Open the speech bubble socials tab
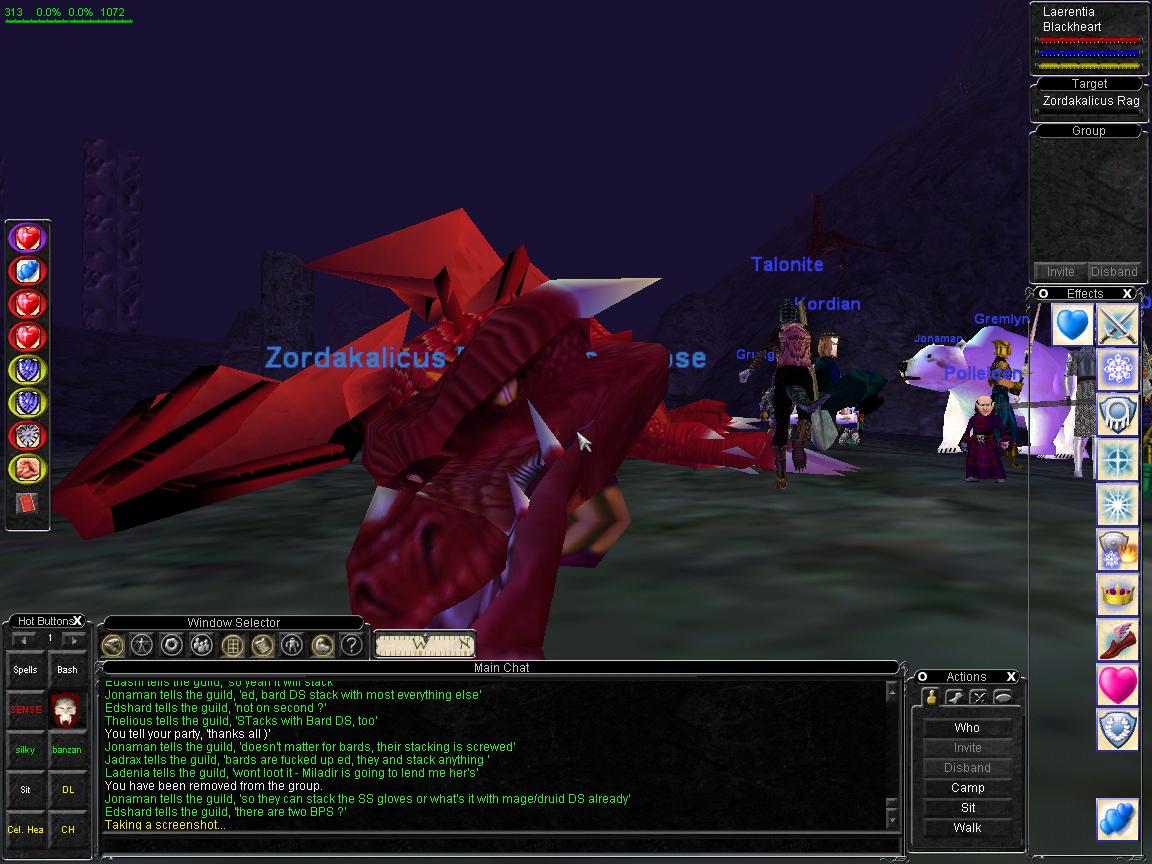 click(1002, 697)
